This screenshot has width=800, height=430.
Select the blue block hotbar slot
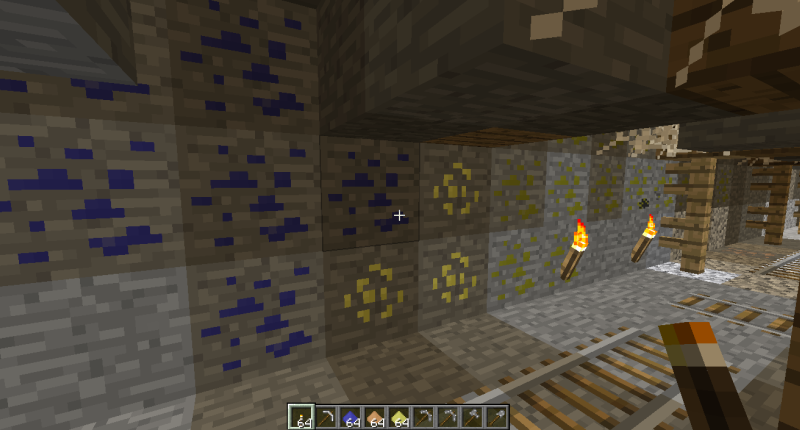pyautogui.click(x=350, y=416)
